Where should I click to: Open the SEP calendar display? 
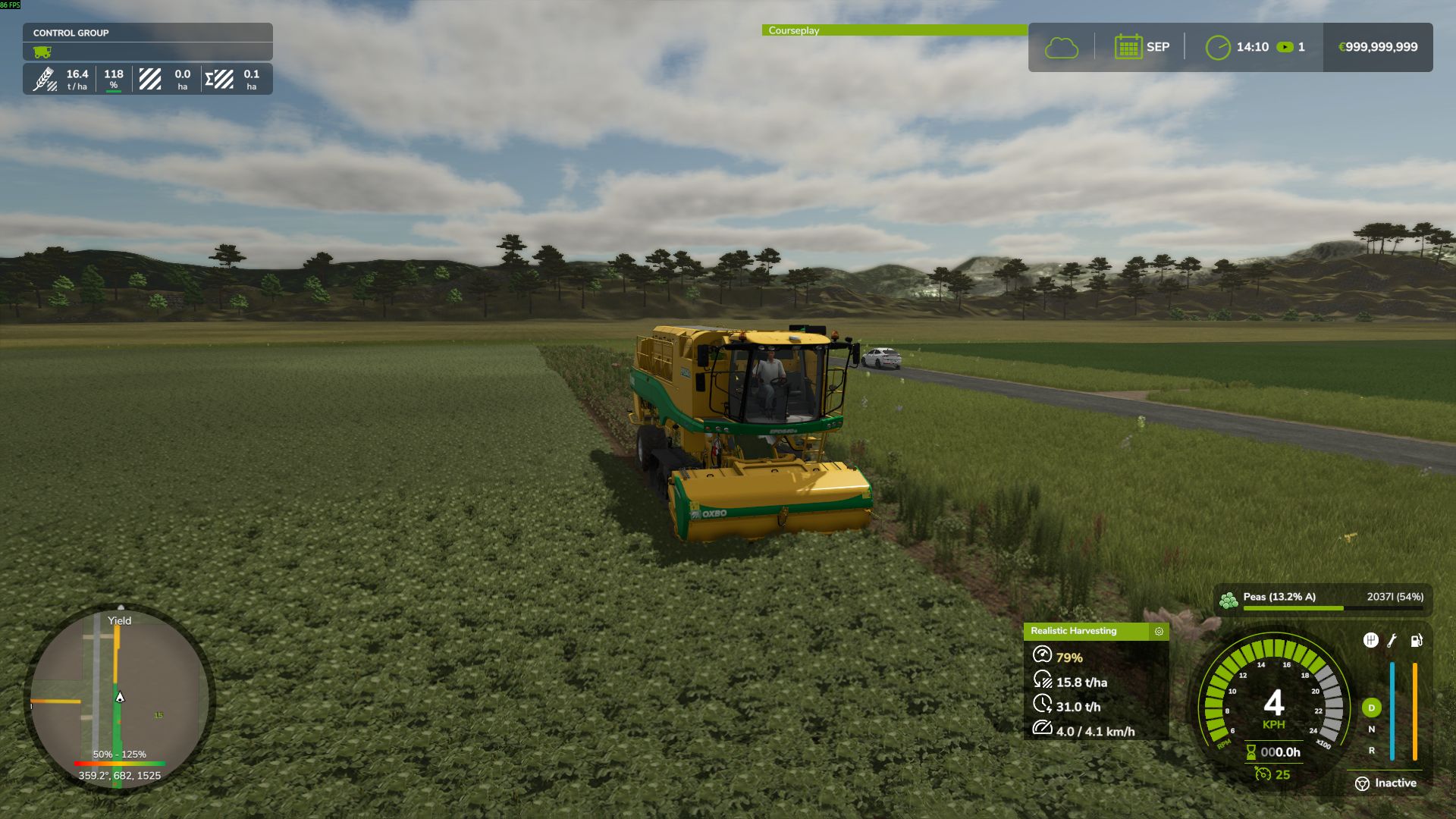pos(1141,46)
